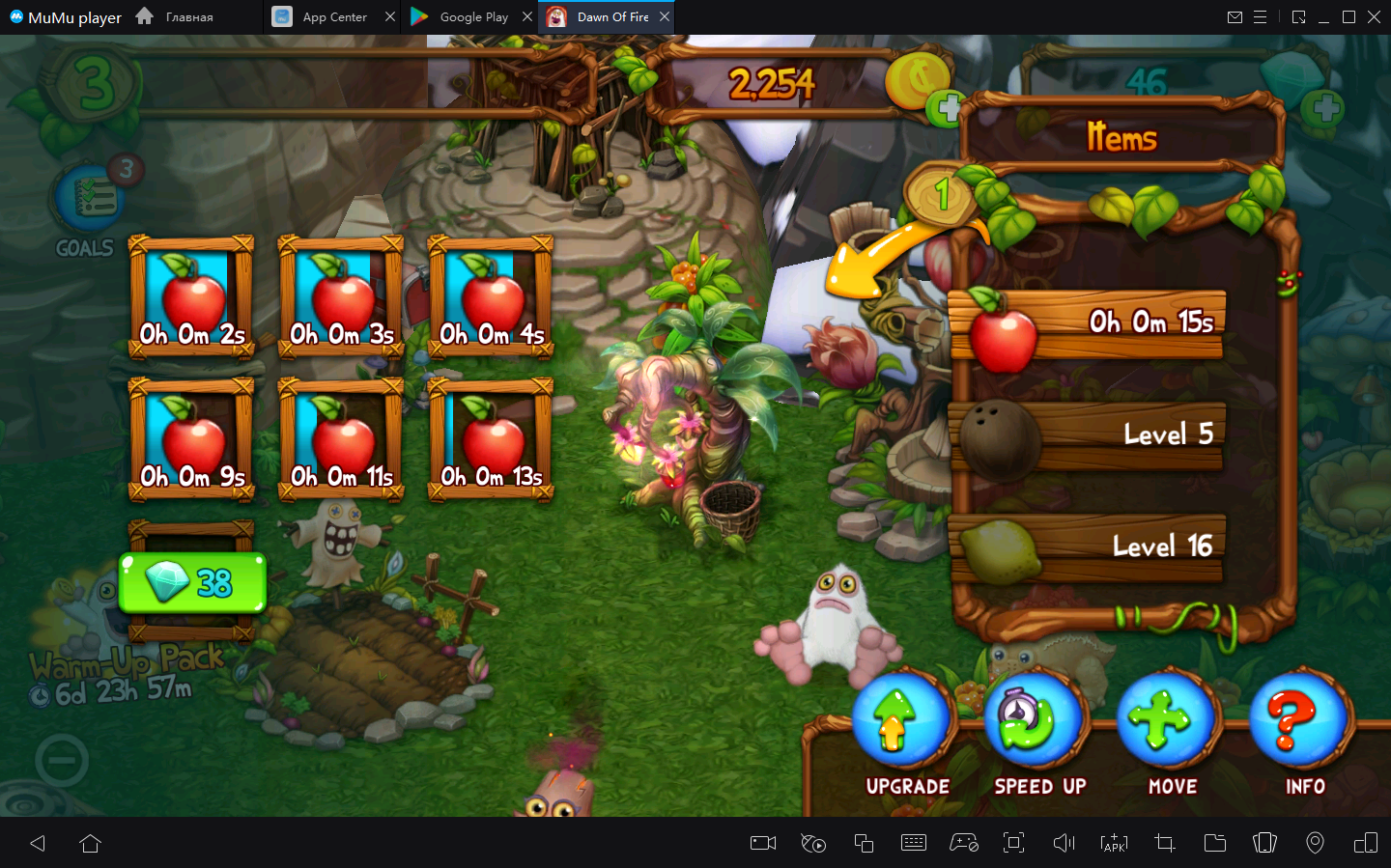This screenshot has width=1391, height=868.
Task: Select the coconut Level 5 row
Action: [x=1089, y=436]
